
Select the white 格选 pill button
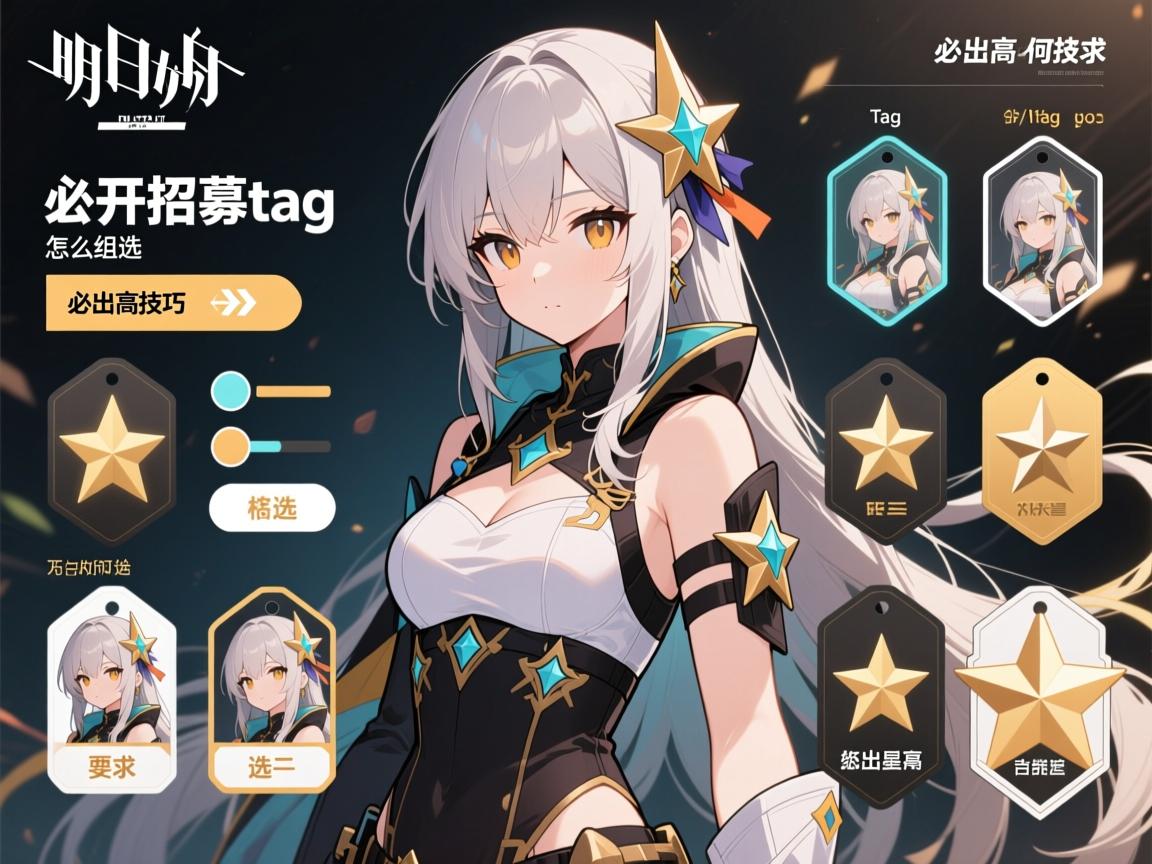click(x=271, y=507)
